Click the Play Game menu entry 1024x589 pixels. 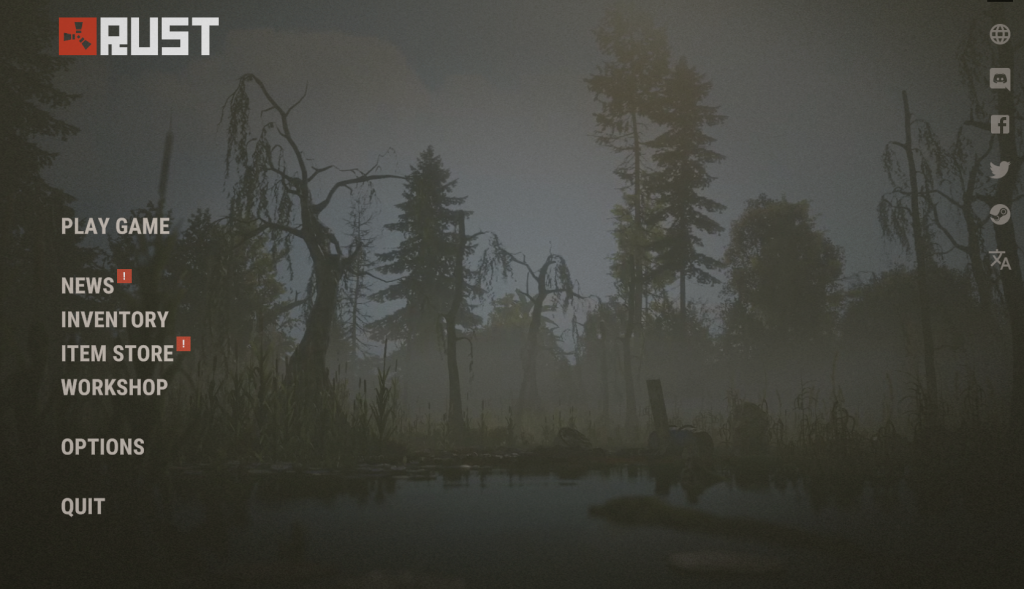click(115, 226)
